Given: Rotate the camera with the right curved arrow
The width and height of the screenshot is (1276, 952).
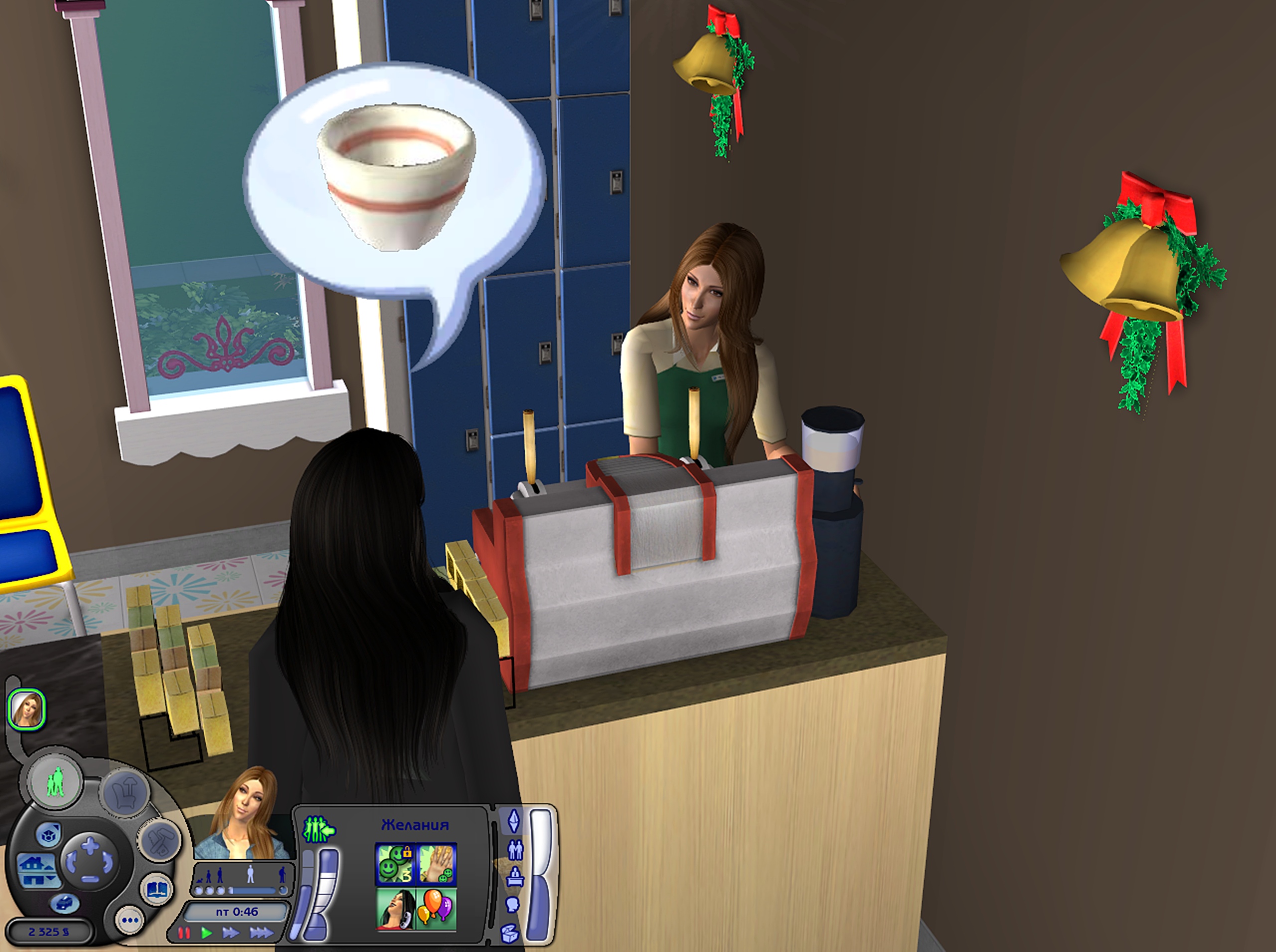Looking at the screenshot, I should point(108,863).
